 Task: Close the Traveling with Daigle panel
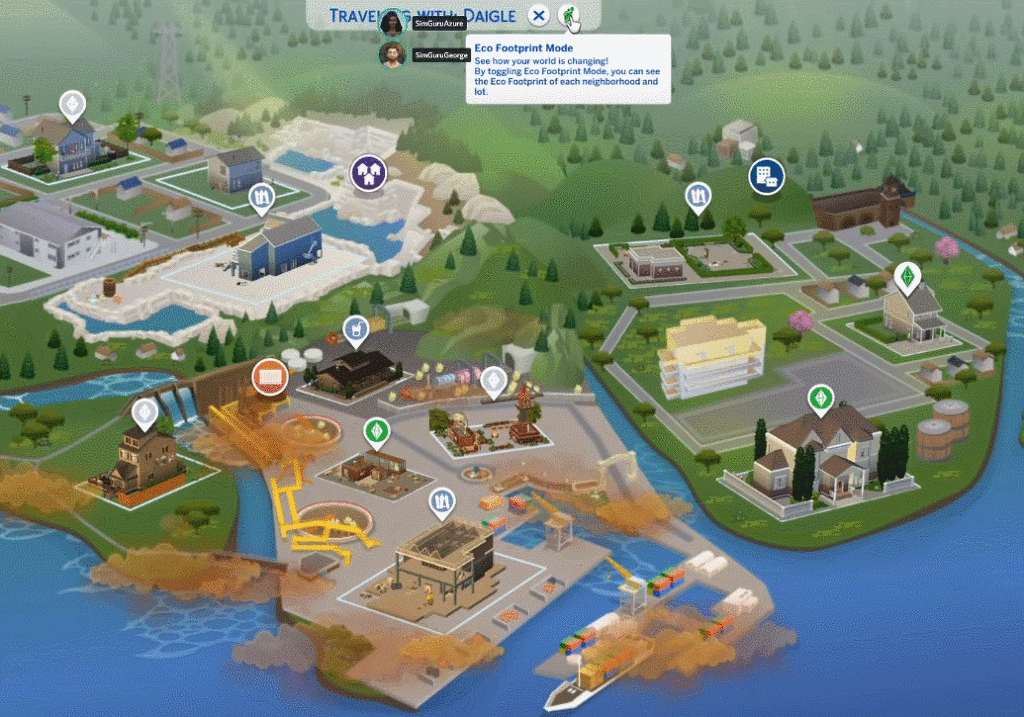click(539, 15)
